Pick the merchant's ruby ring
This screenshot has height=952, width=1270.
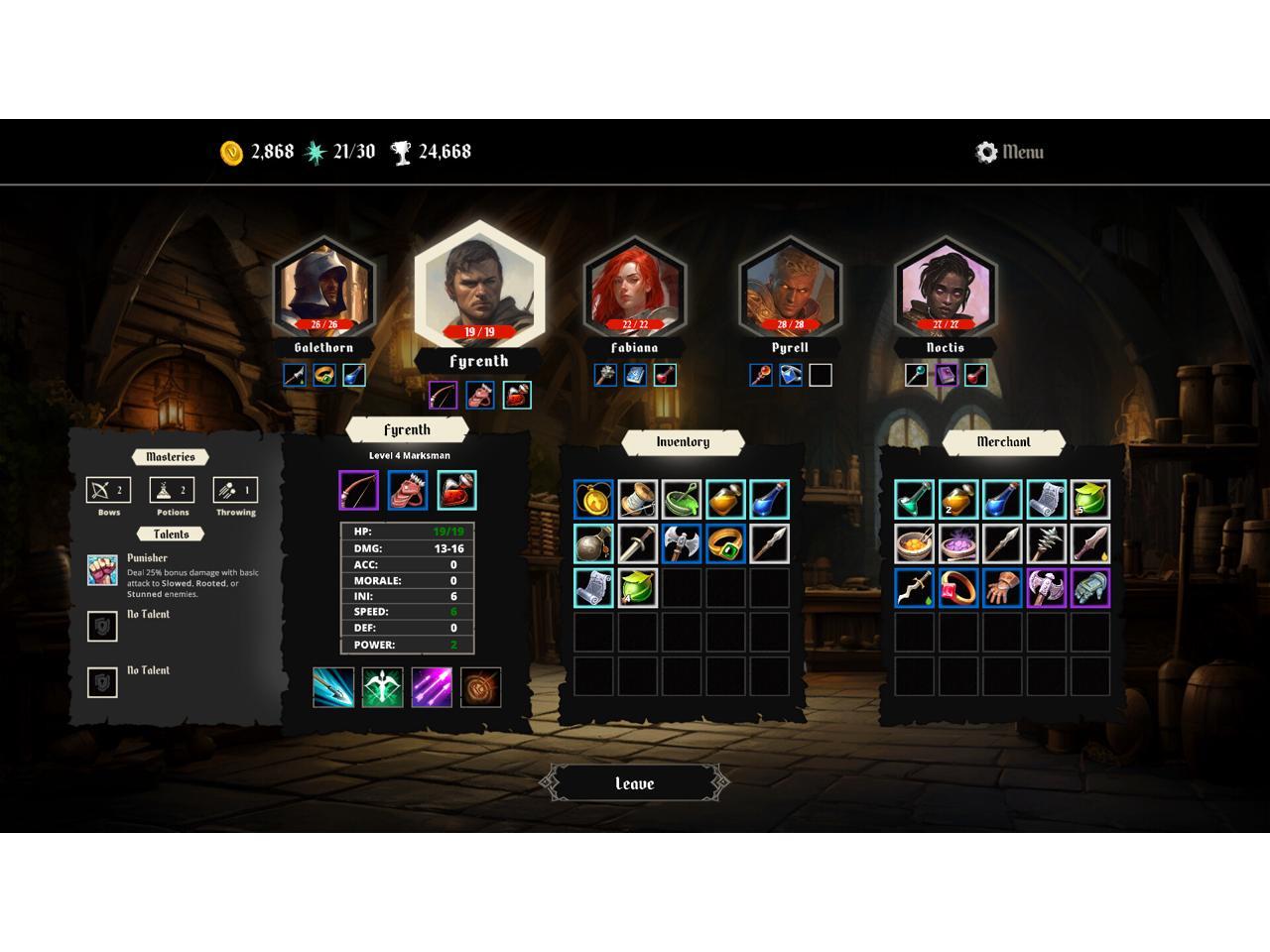(958, 587)
